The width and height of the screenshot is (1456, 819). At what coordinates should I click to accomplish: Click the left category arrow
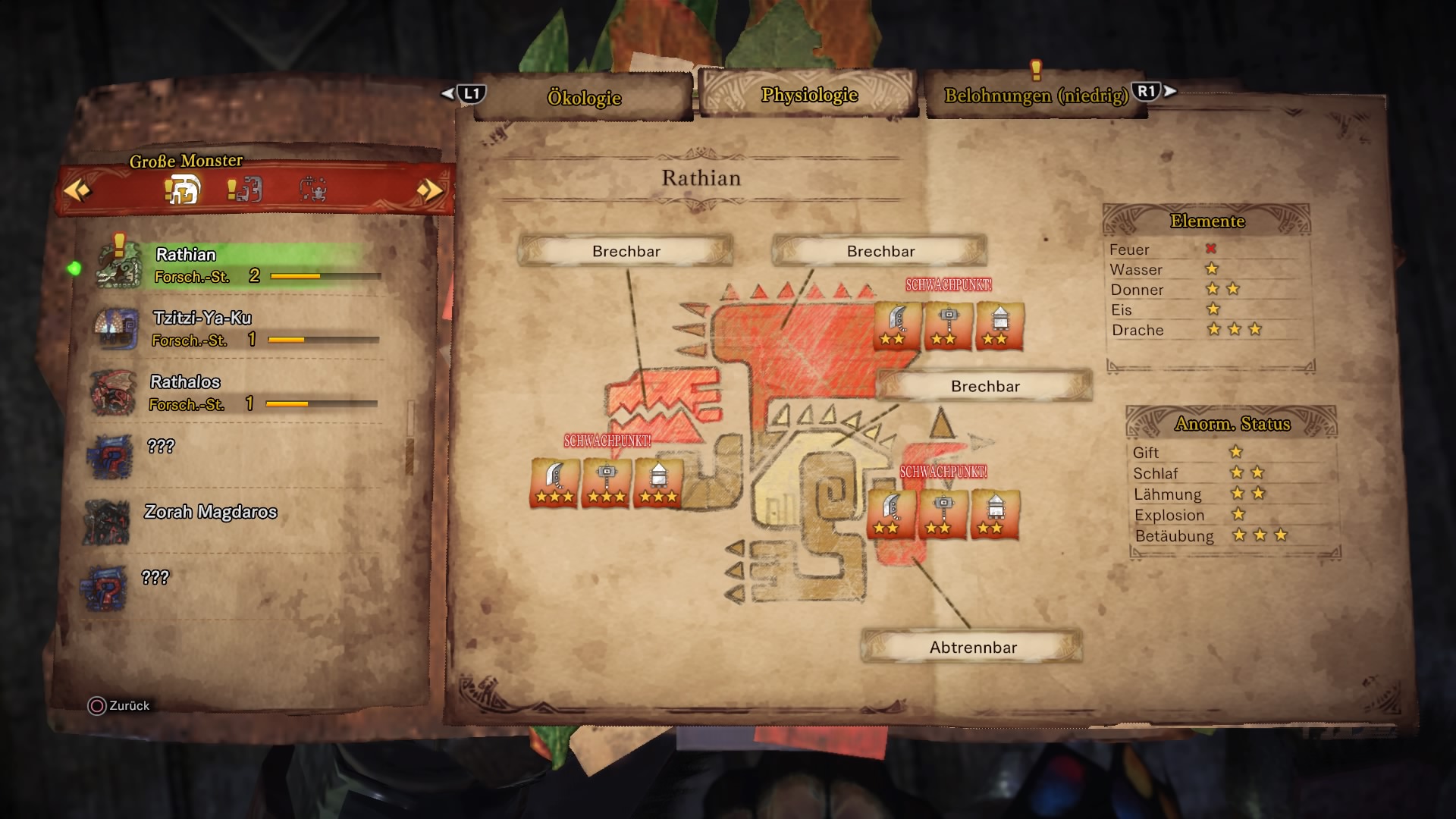(77, 190)
